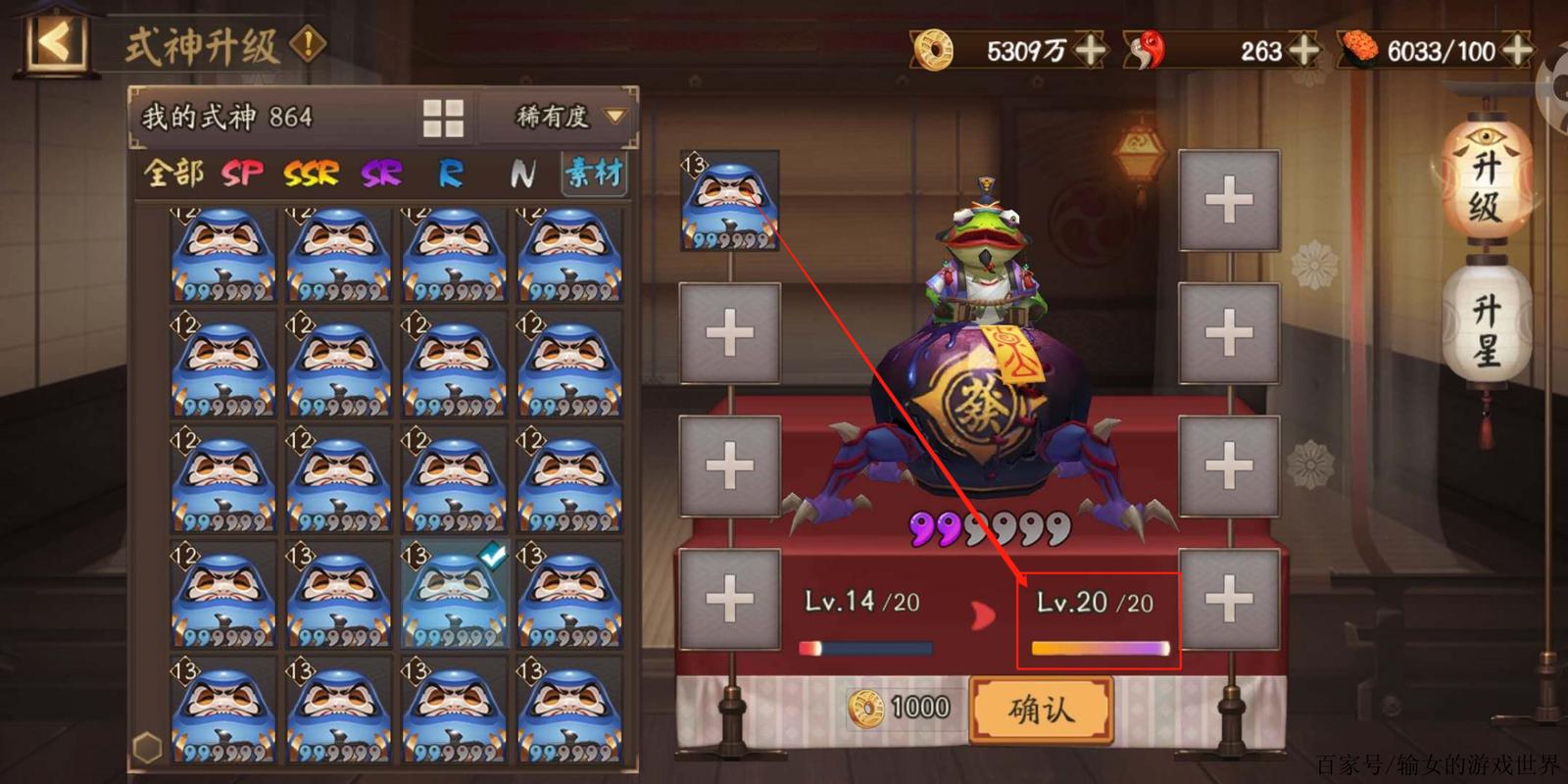
Task: Toggle the grid view layout icon
Action: 443,118
